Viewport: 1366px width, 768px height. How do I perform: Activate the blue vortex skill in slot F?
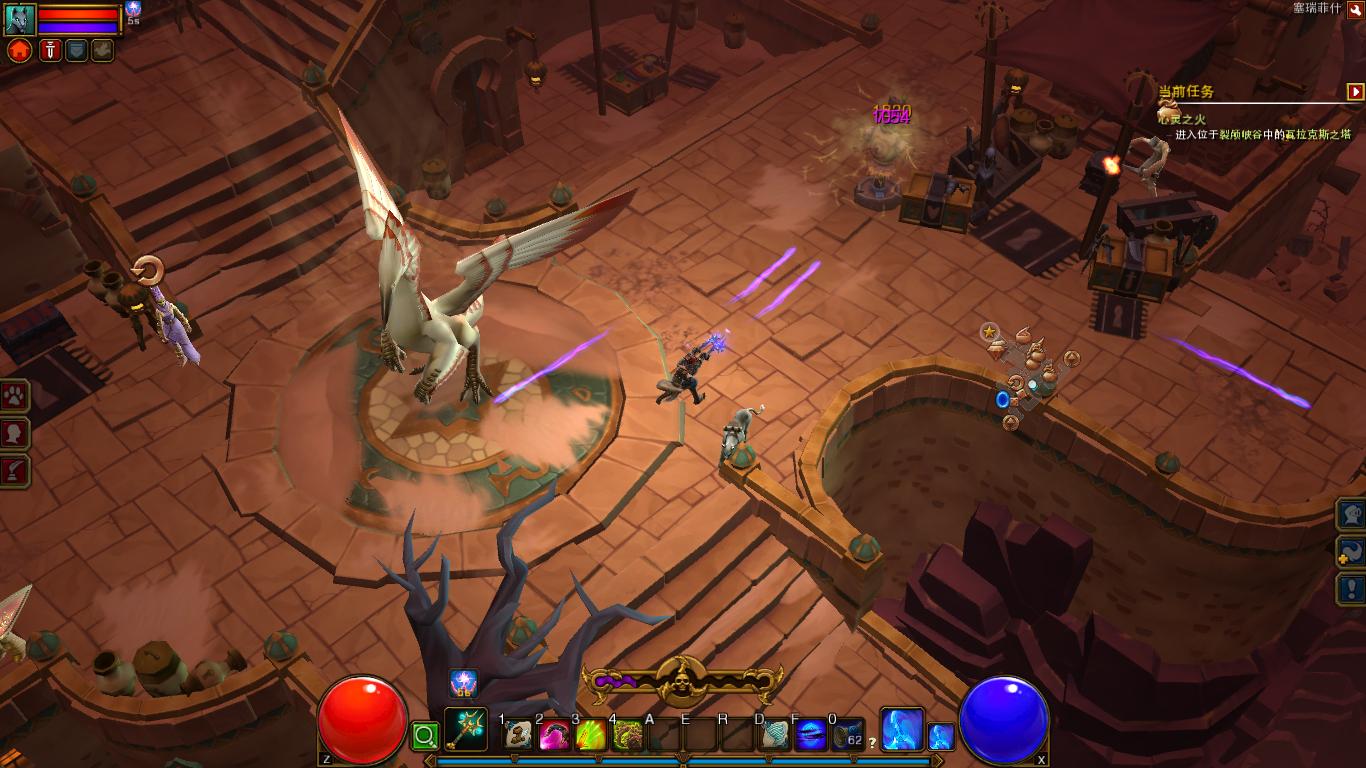pyautogui.click(x=811, y=736)
